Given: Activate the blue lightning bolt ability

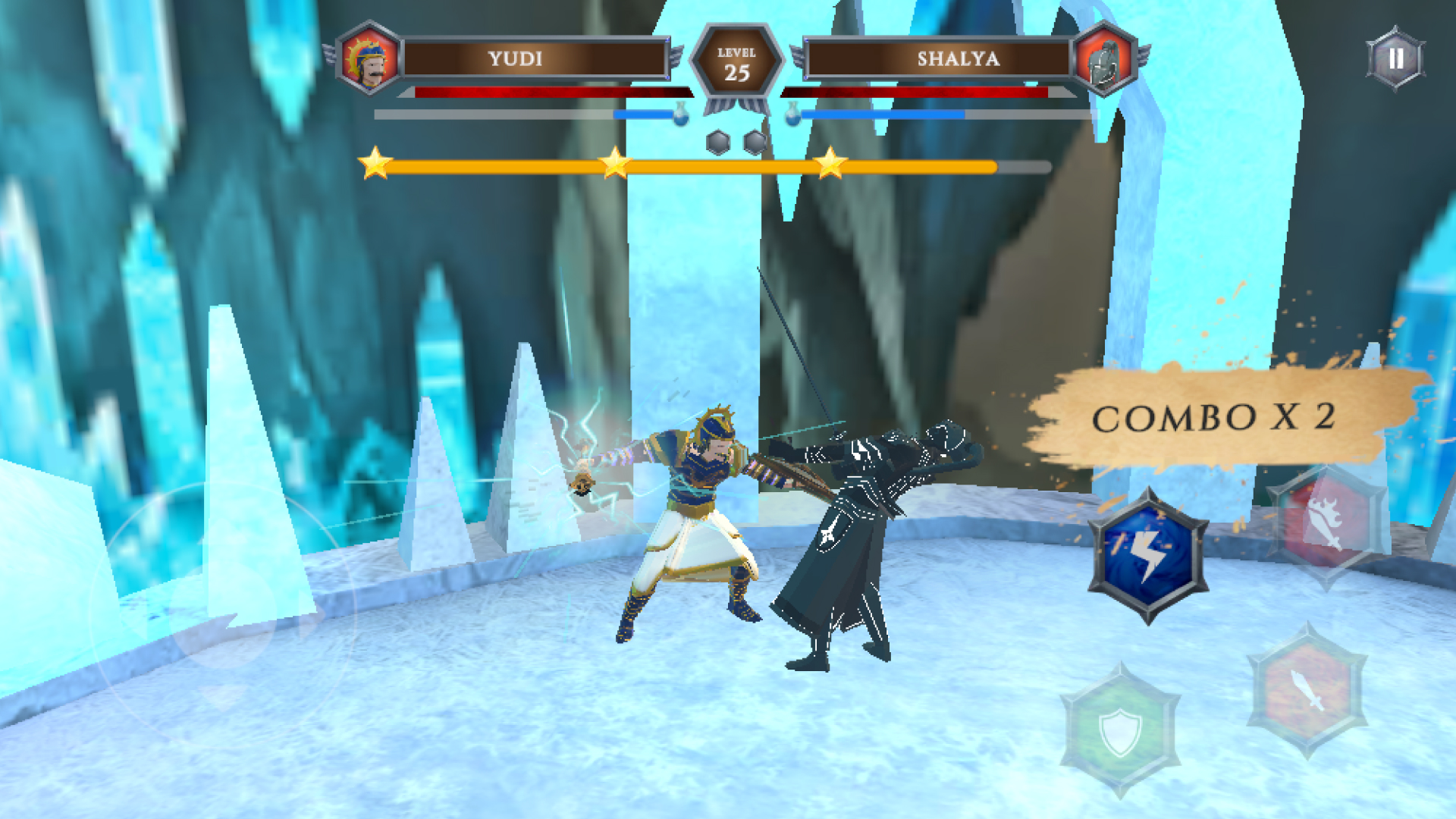Looking at the screenshot, I should 1148,556.
